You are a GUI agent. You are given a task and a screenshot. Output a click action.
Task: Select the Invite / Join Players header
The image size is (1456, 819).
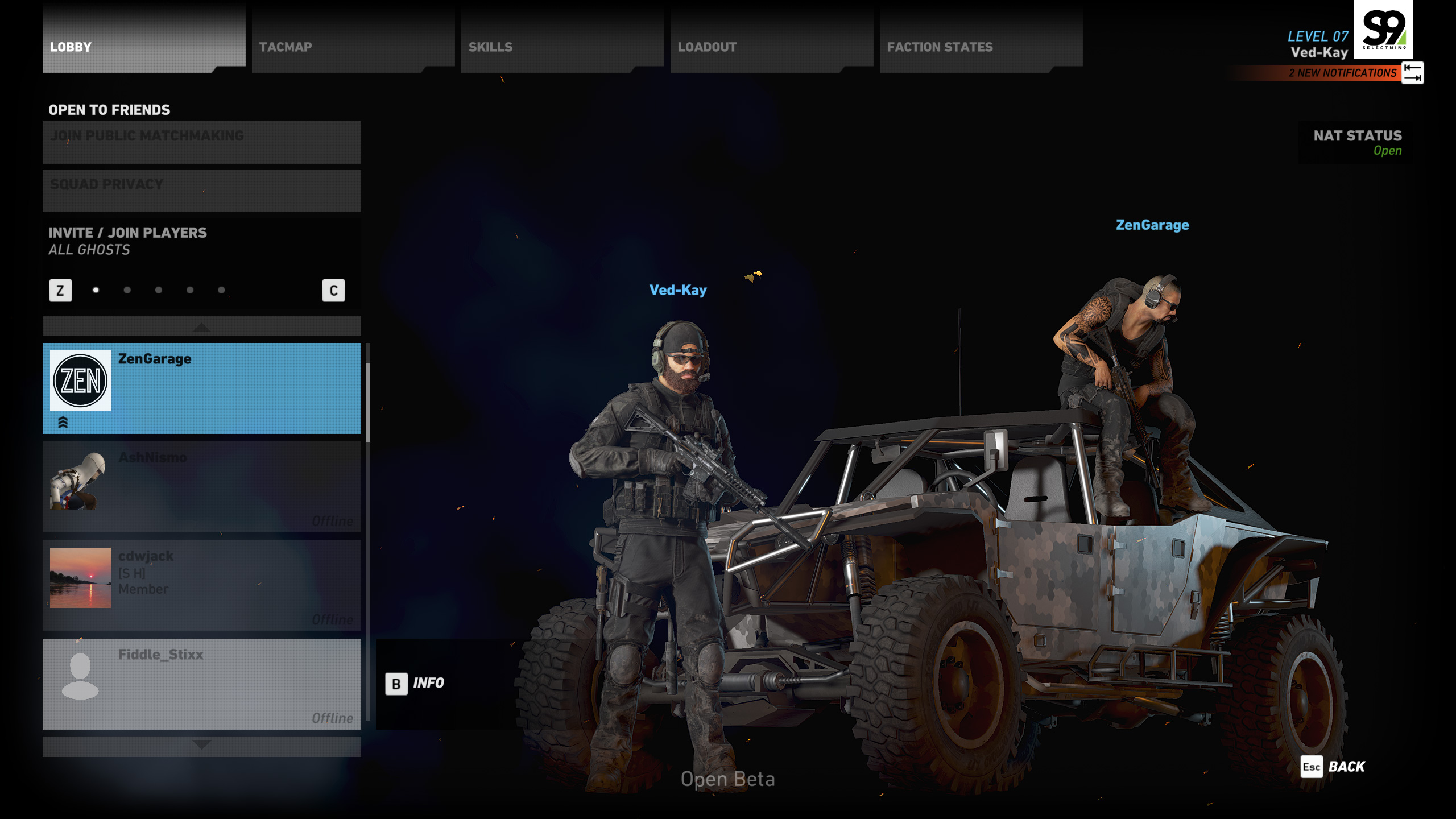click(127, 233)
